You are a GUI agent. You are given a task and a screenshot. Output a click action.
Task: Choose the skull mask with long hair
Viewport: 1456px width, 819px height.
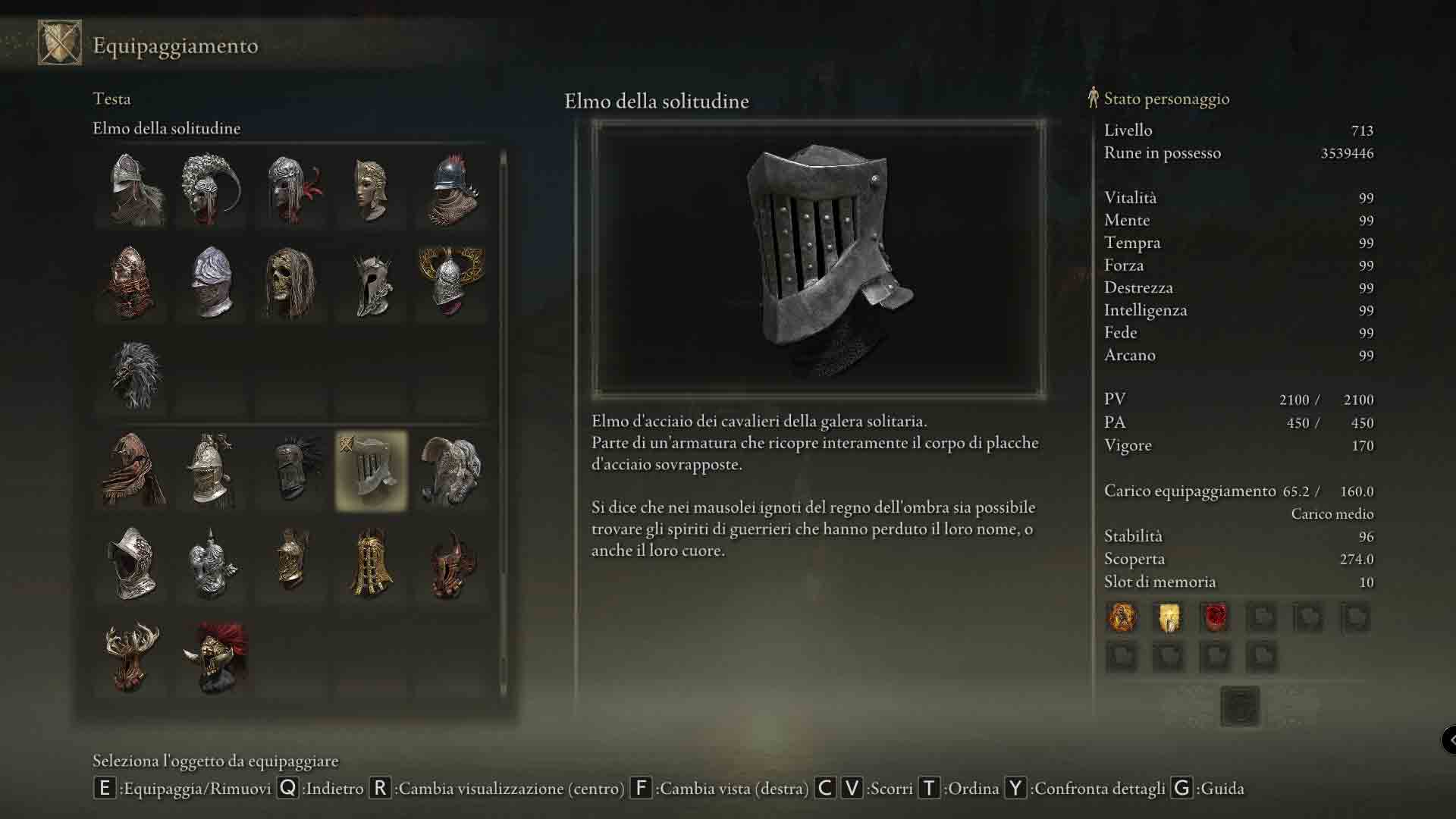[x=291, y=282]
